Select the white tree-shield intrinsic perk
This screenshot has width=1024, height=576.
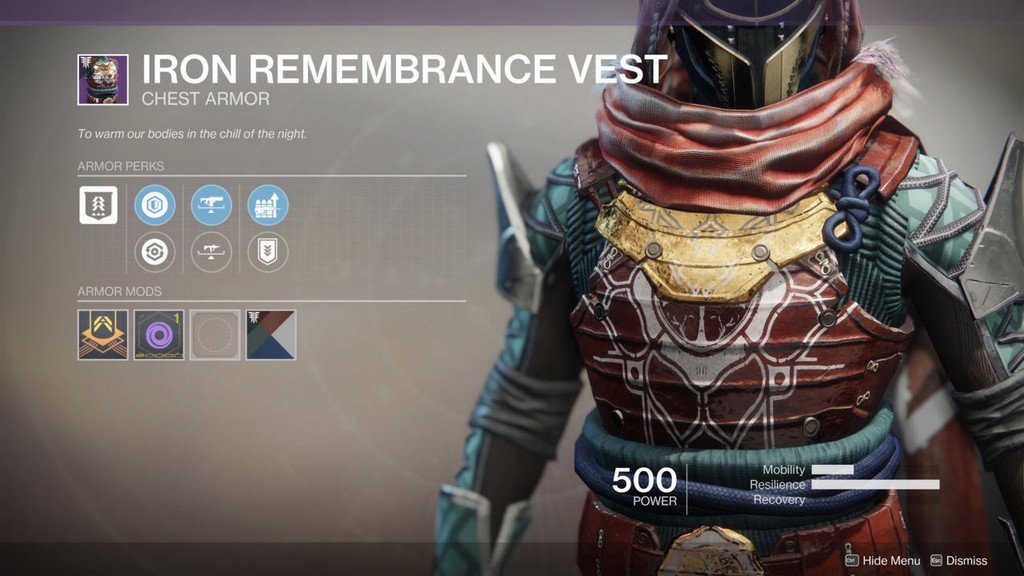click(99, 205)
